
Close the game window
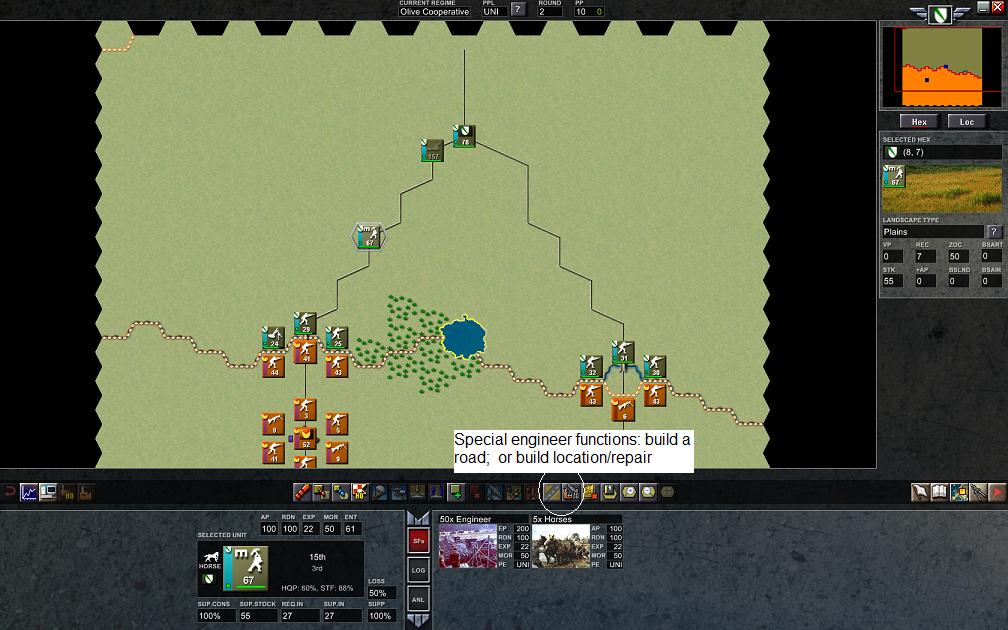997,6
